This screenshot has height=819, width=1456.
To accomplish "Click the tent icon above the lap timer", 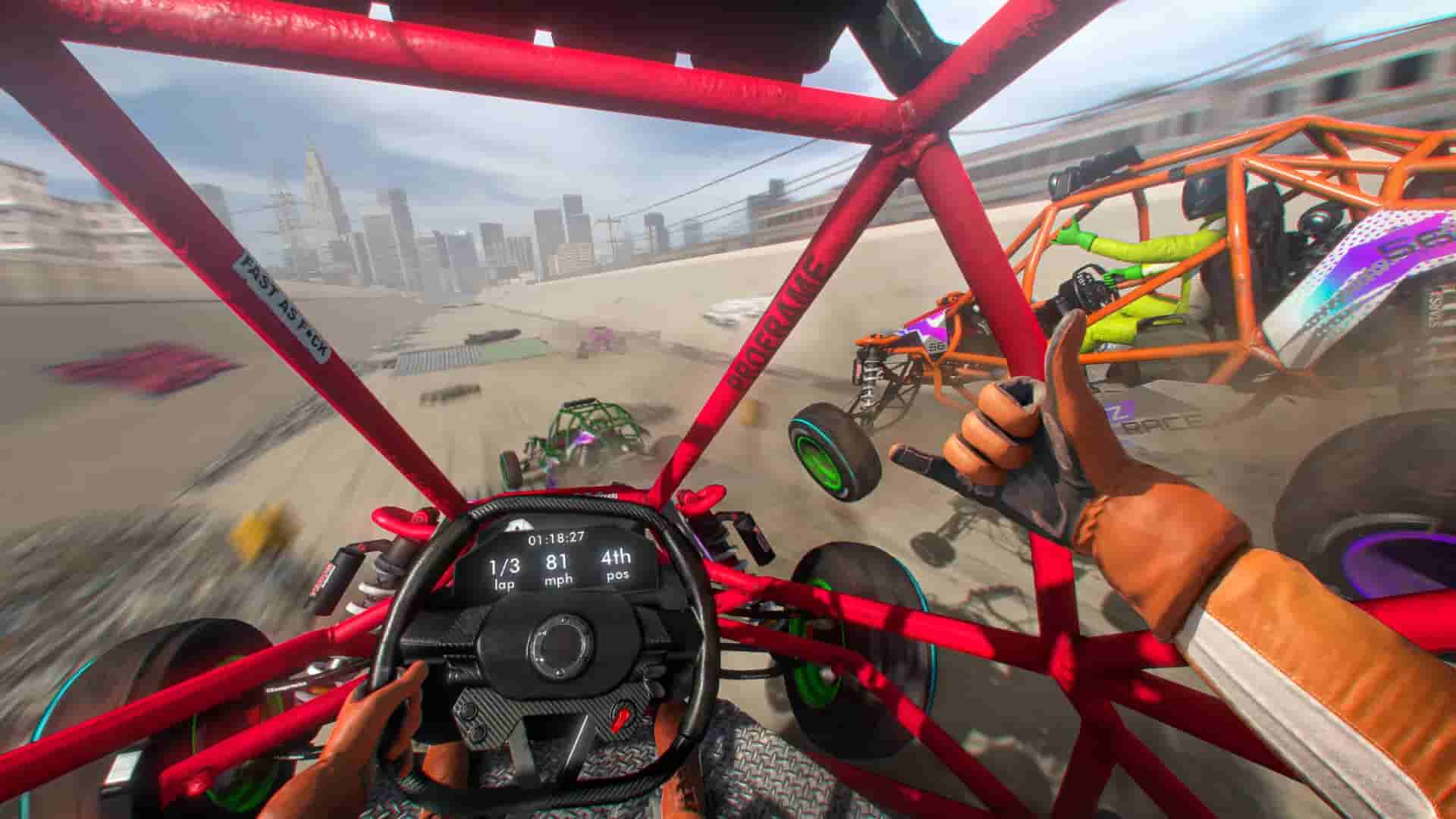I will tap(518, 525).
